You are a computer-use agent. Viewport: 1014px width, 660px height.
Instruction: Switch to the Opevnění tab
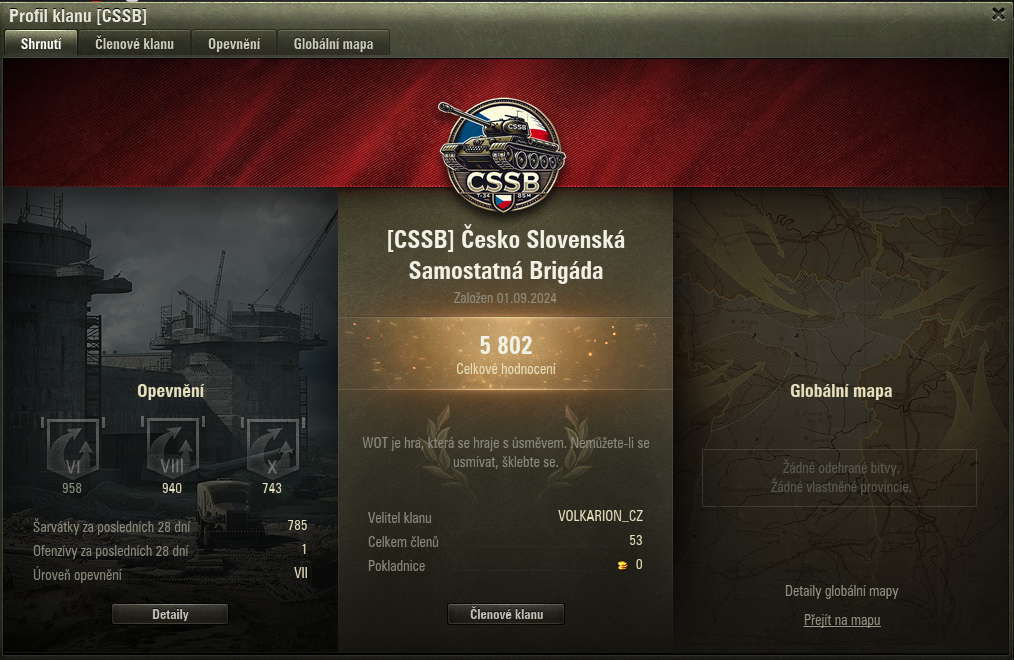[x=234, y=44]
